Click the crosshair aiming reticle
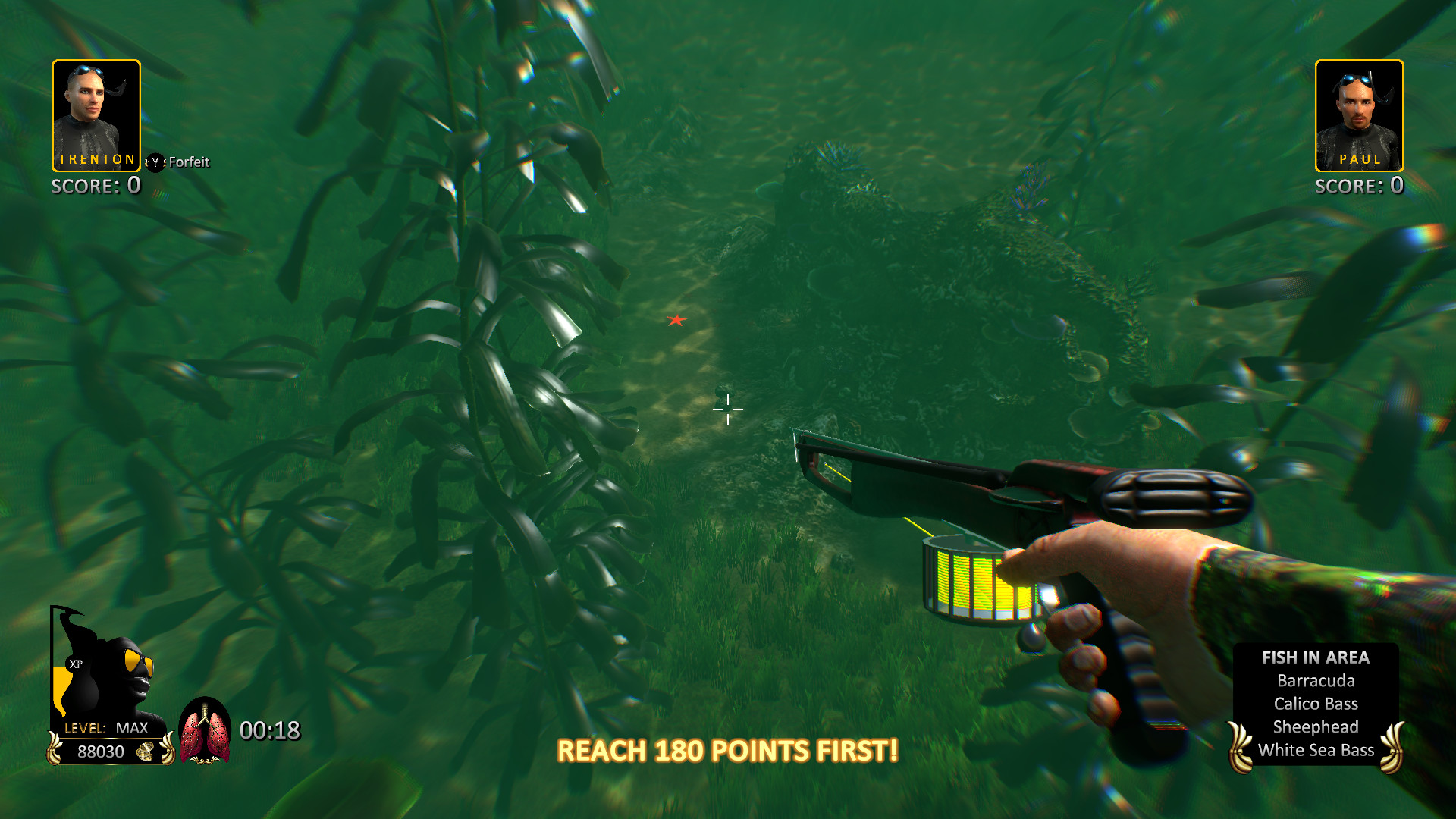The height and width of the screenshot is (819, 1456). pos(726,409)
